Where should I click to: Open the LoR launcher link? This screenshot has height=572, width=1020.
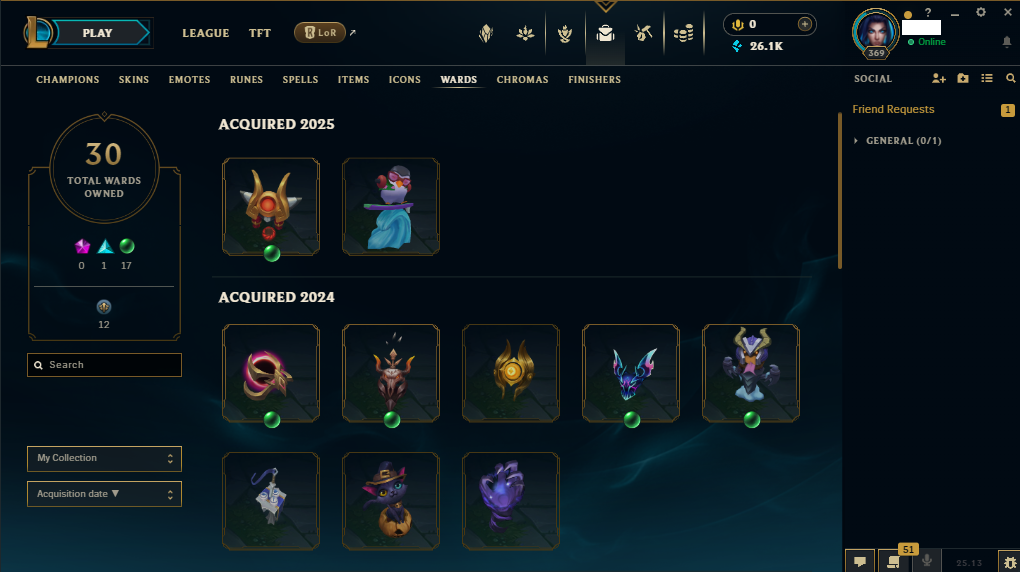click(x=320, y=33)
